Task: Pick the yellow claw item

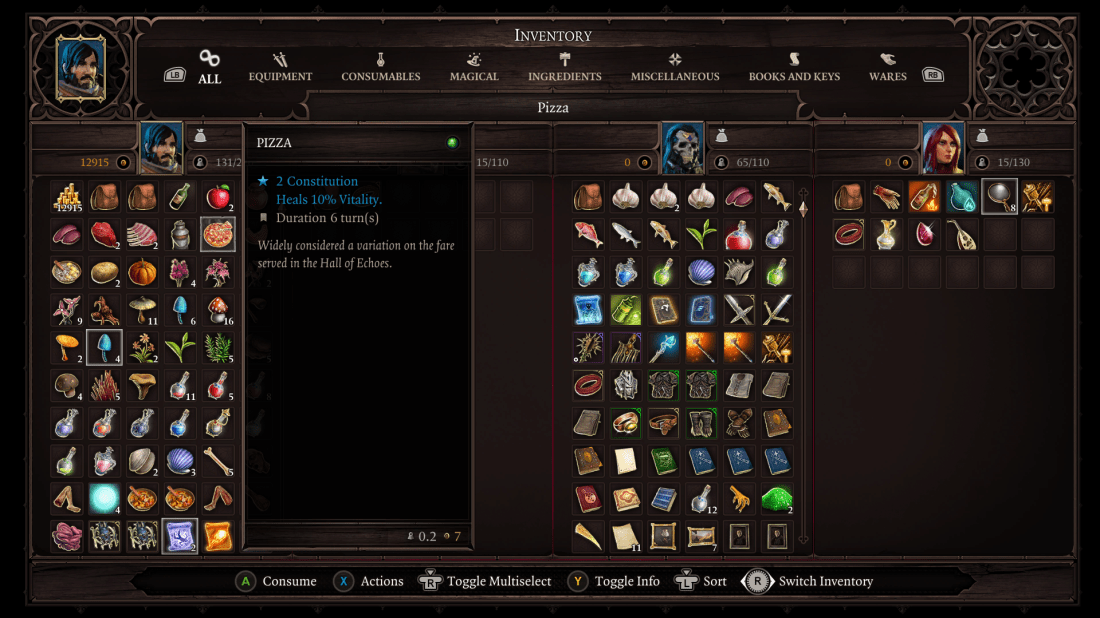Action: pos(739,498)
